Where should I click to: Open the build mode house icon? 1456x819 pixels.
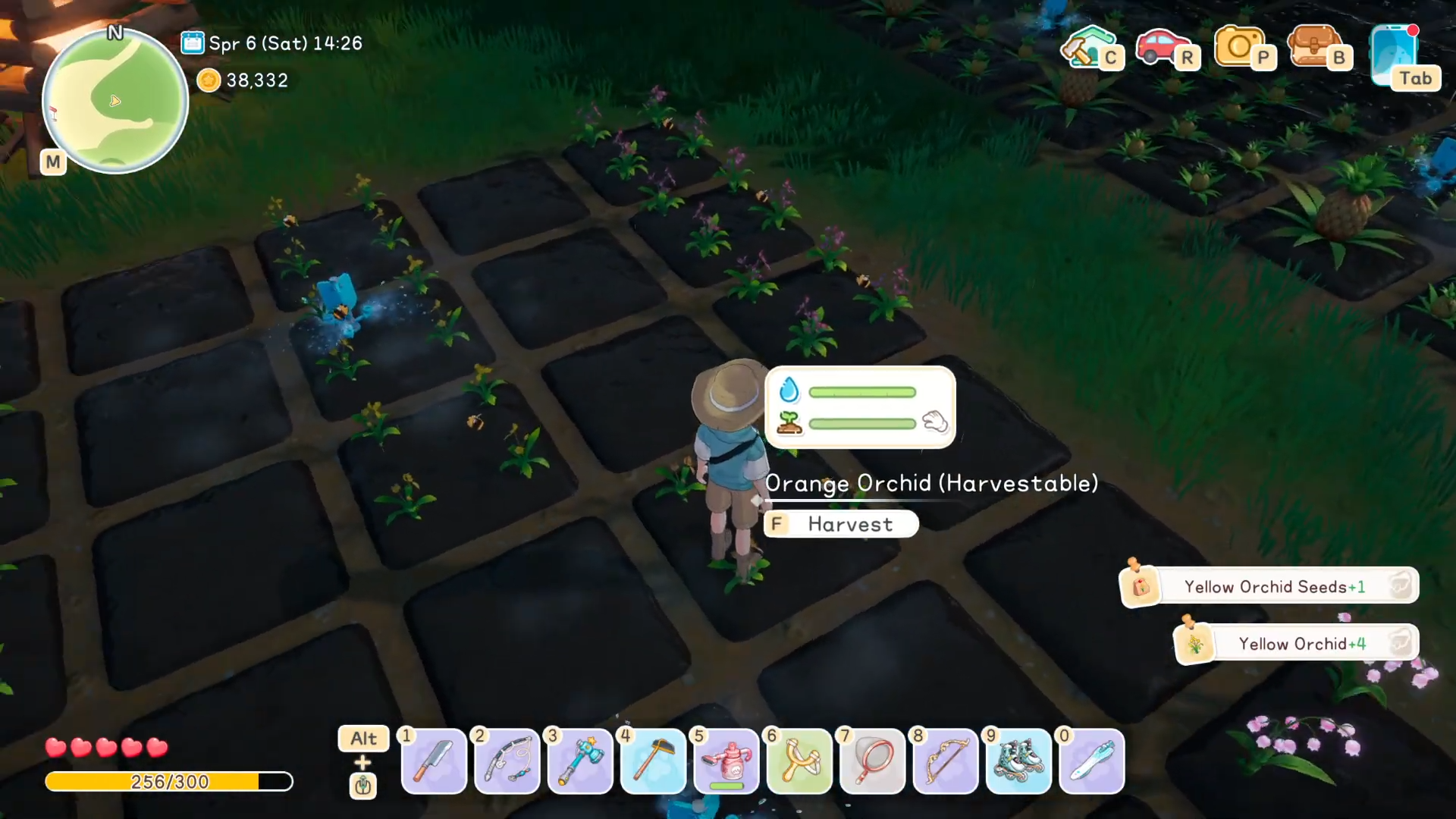[1087, 47]
